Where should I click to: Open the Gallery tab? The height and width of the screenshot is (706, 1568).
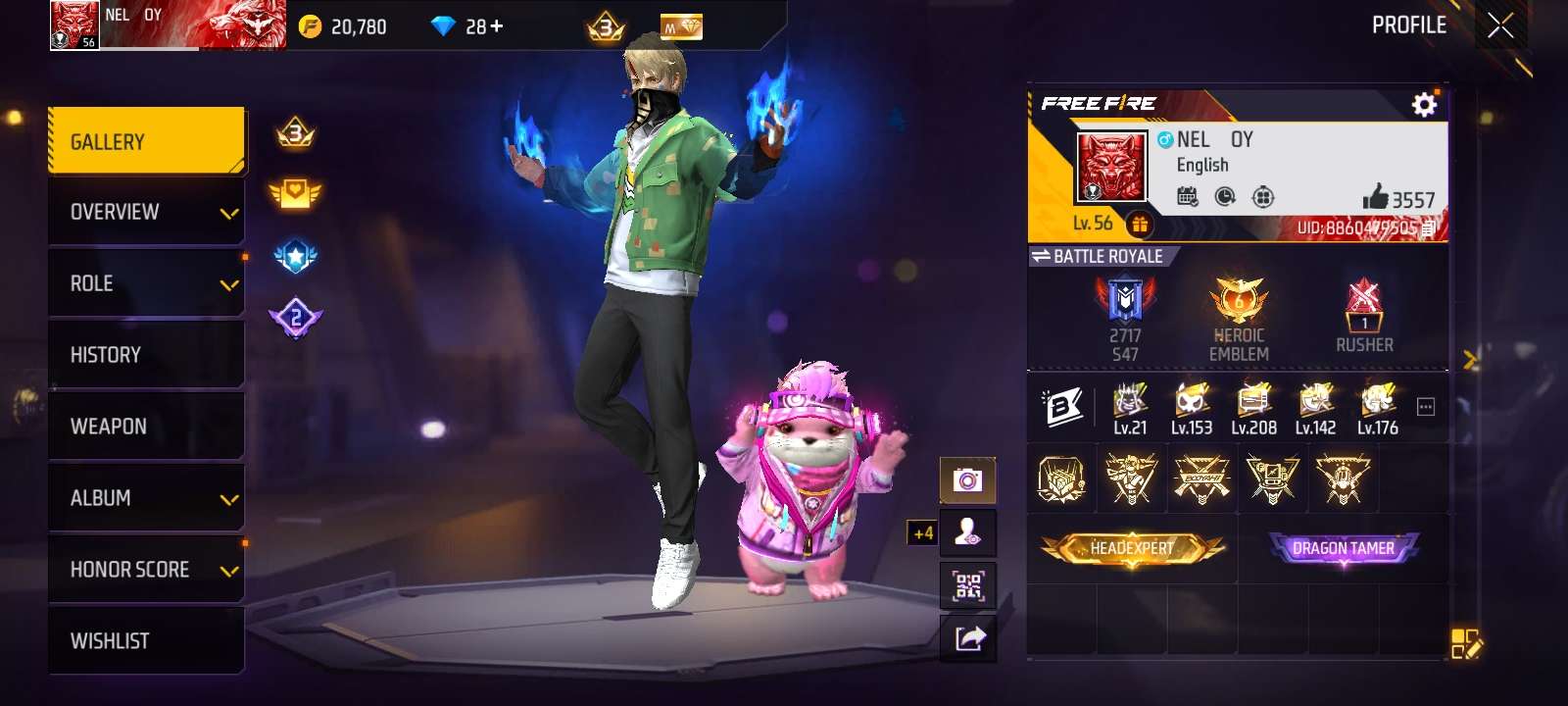point(146,142)
